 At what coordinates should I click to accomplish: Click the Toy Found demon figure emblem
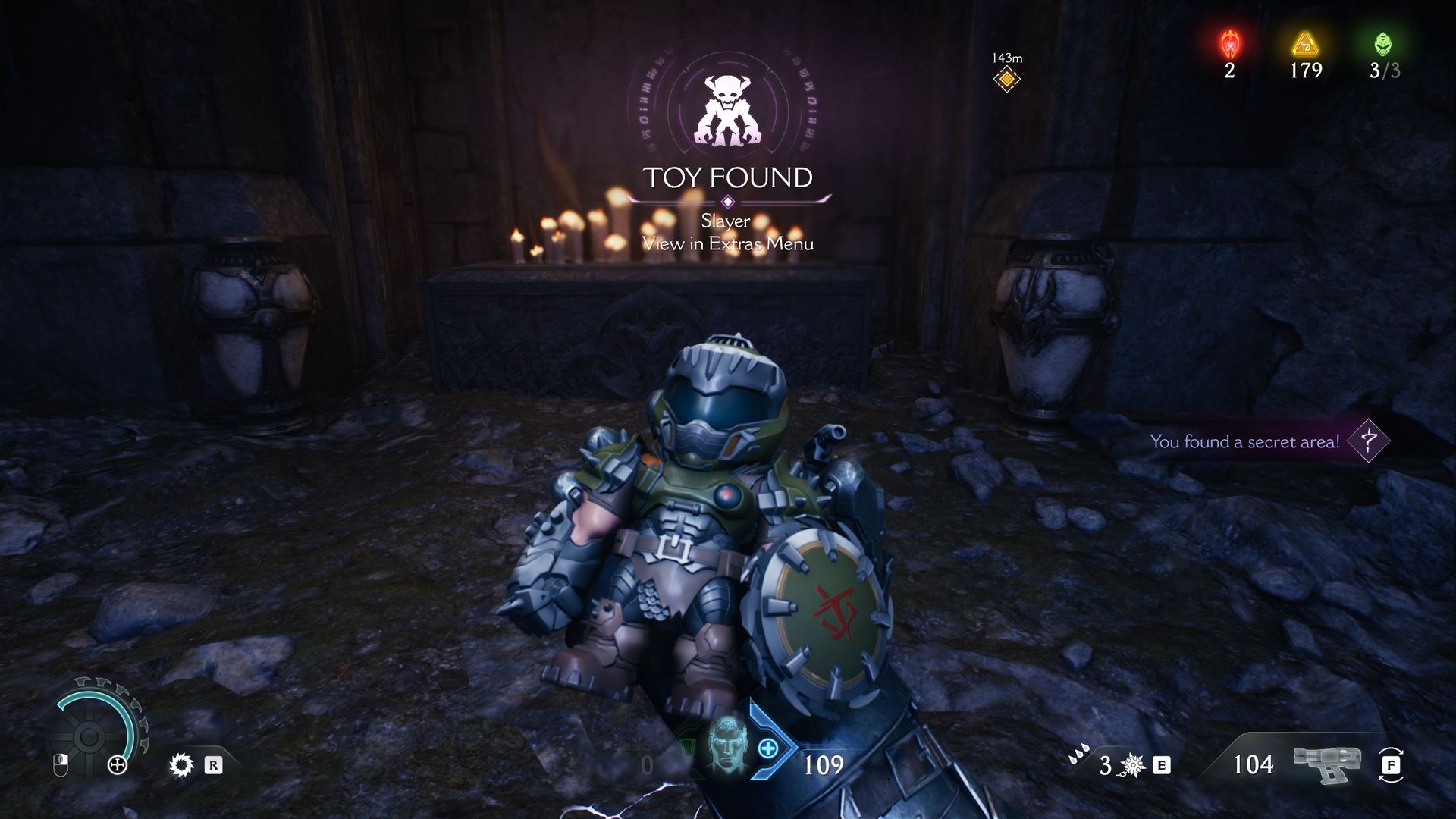pyautogui.click(x=727, y=111)
